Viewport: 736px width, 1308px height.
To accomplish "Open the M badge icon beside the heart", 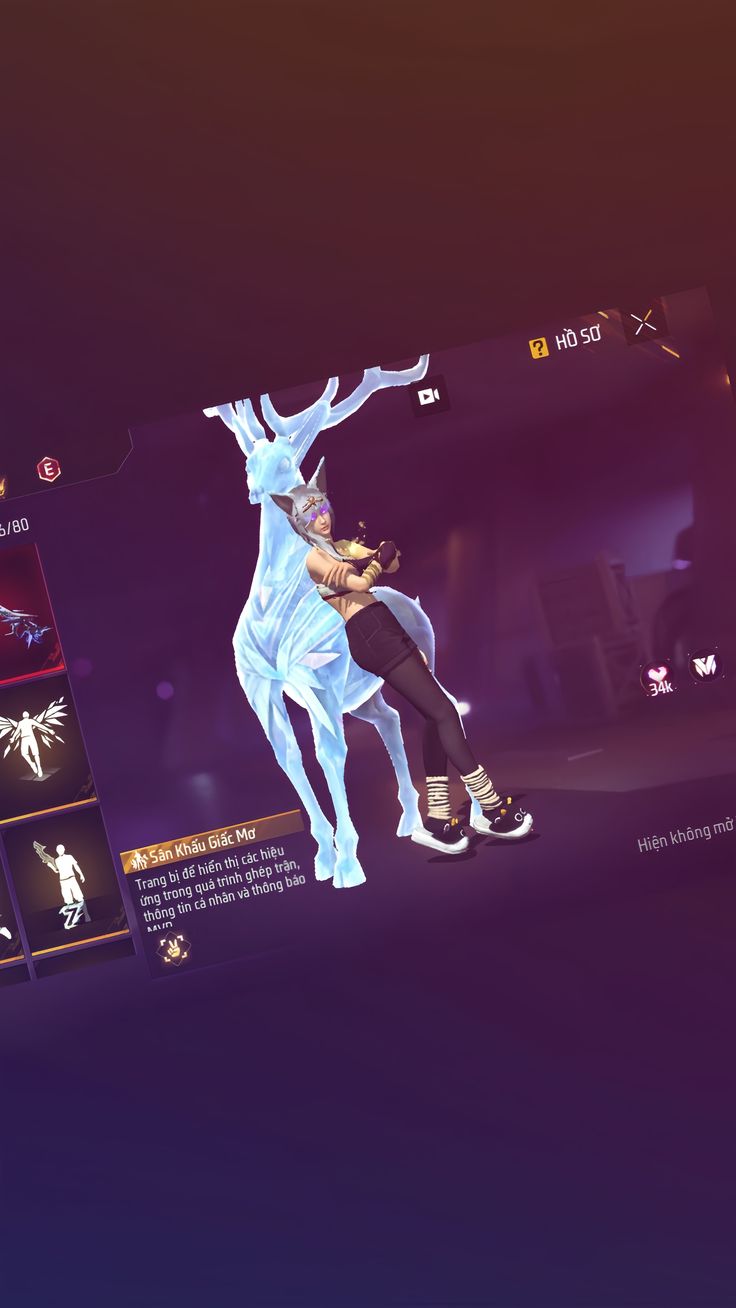I will (706, 665).
